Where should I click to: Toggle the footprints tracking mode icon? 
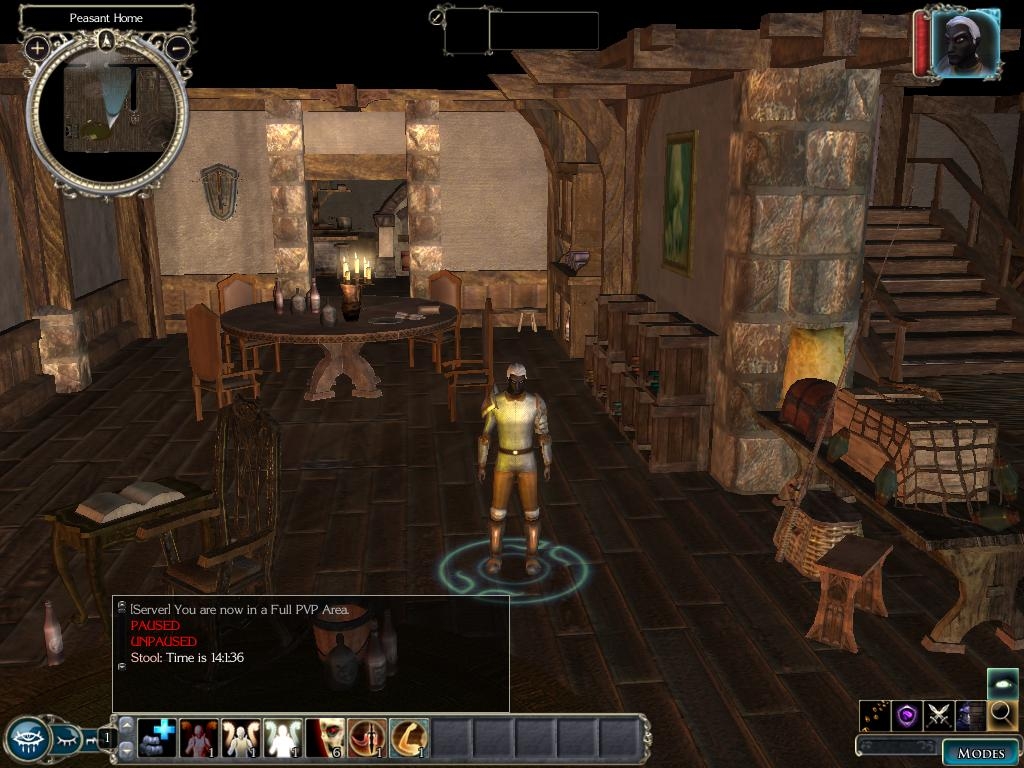(875, 715)
